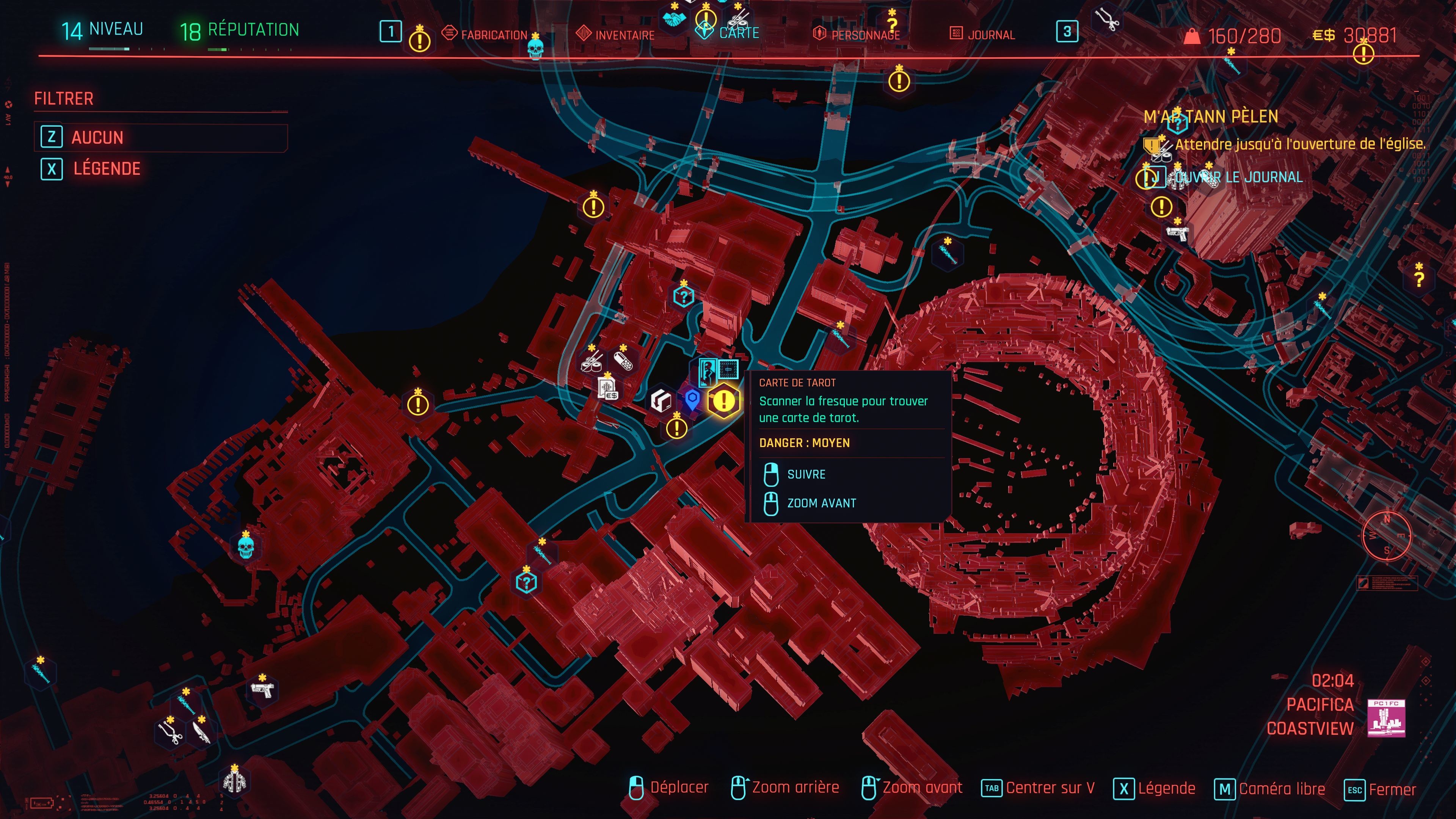Open the Personnage tab
1456x819 pixels.
[x=865, y=35]
